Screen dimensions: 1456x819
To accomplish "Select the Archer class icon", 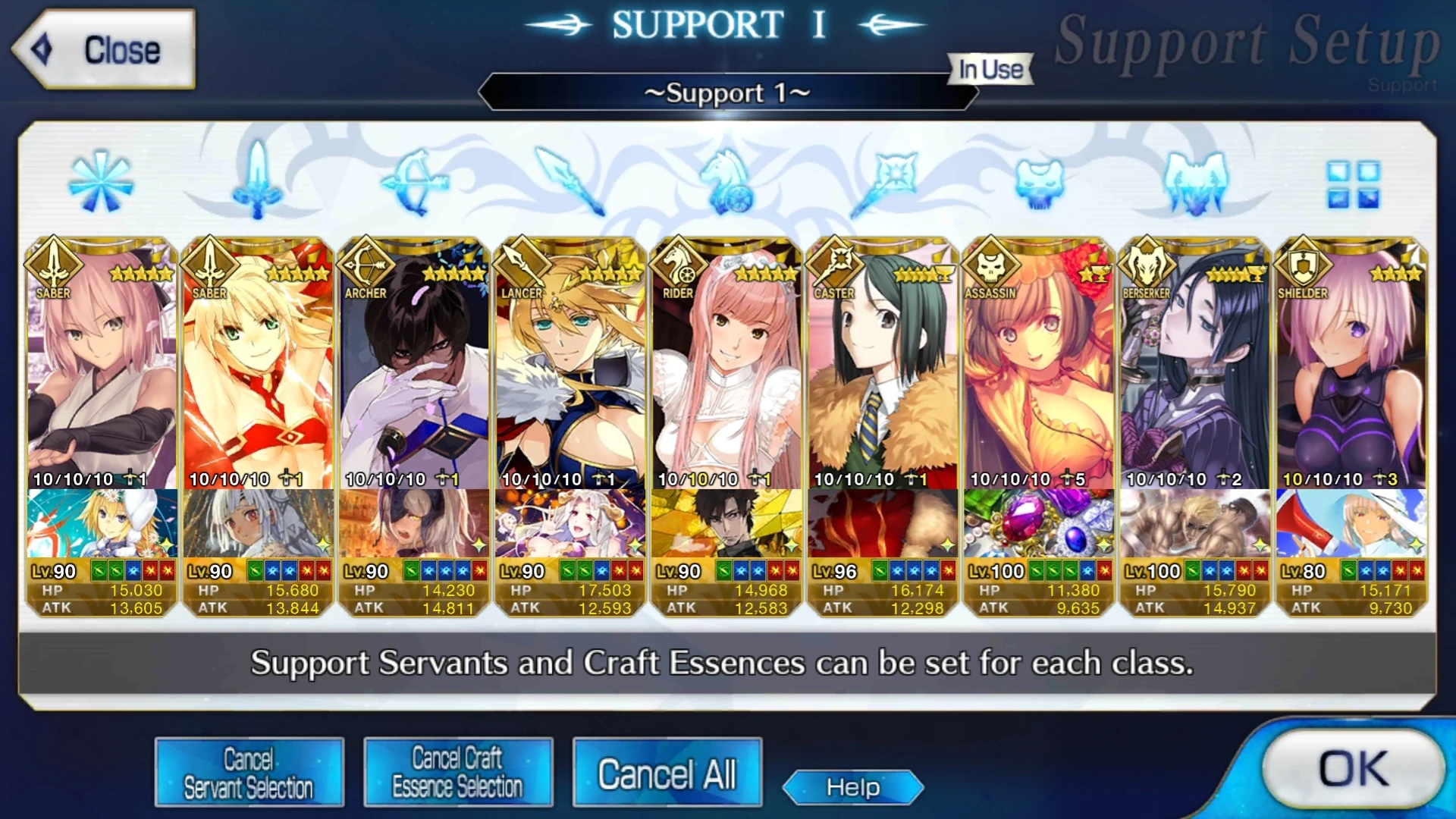I will point(413,182).
